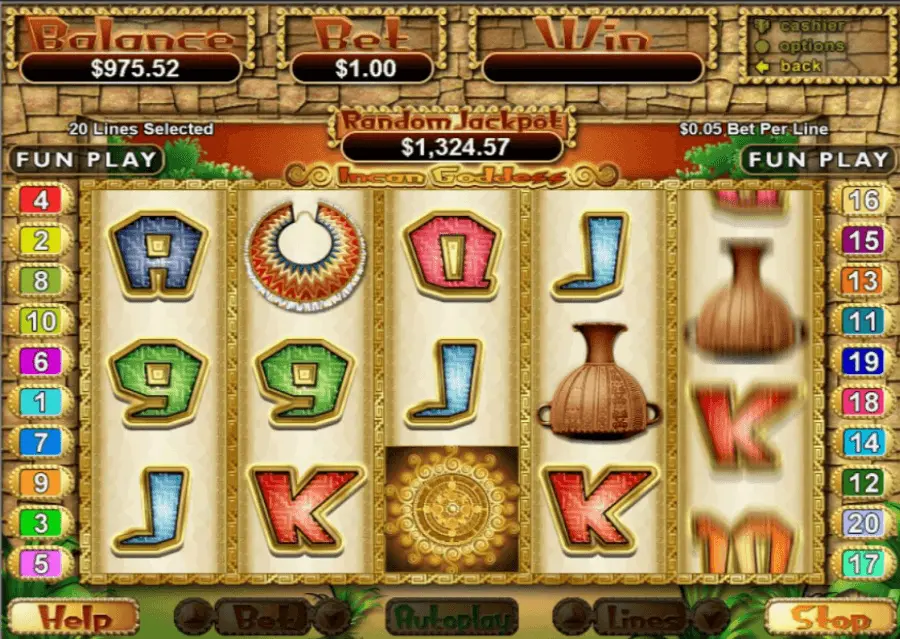Choose payline 13 indicator
The image size is (900, 639).
[863, 281]
